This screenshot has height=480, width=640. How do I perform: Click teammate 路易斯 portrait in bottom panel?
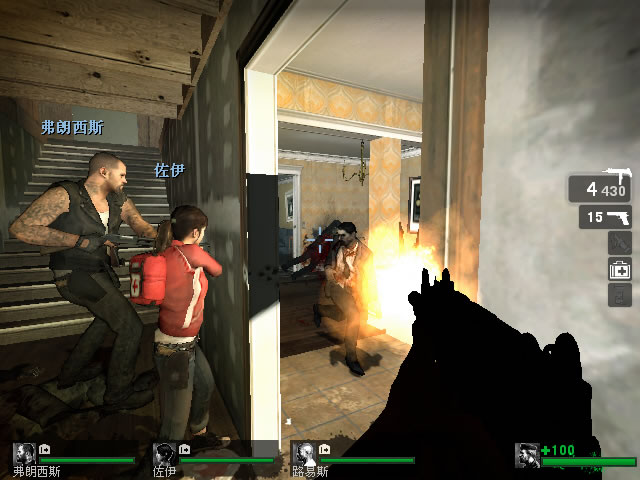(303, 454)
